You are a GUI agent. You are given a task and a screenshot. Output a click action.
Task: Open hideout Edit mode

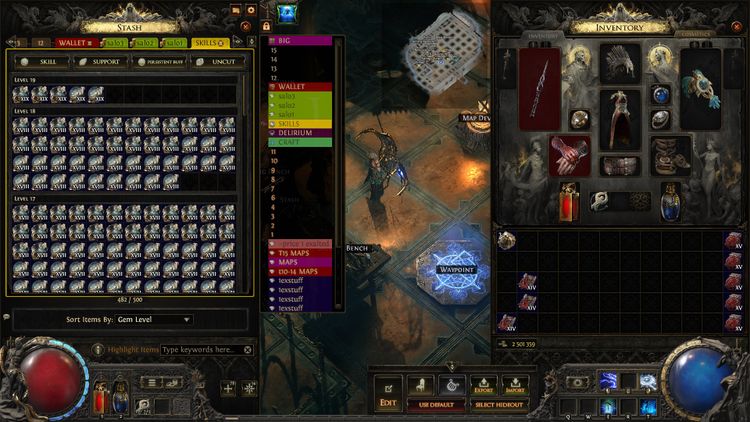tap(389, 392)
